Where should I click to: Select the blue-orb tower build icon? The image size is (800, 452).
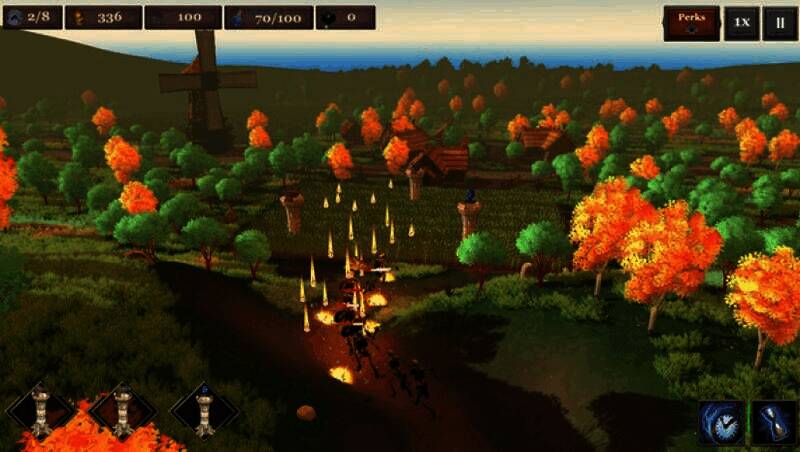click(x=204, y=409)
